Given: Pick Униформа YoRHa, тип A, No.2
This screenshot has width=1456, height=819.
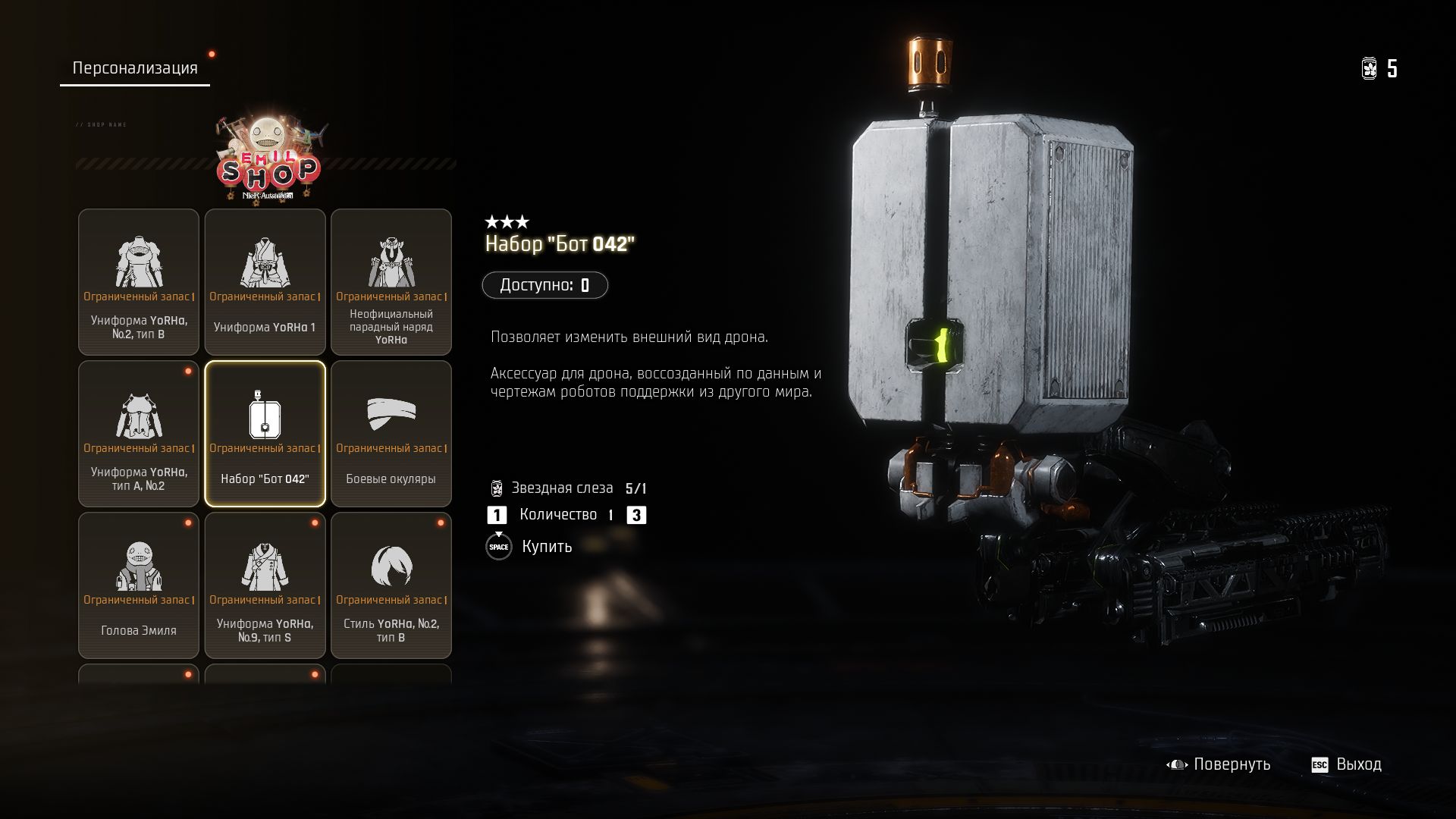Looking at the screenshot, I should pyautogui.click(x=139, y=434).
